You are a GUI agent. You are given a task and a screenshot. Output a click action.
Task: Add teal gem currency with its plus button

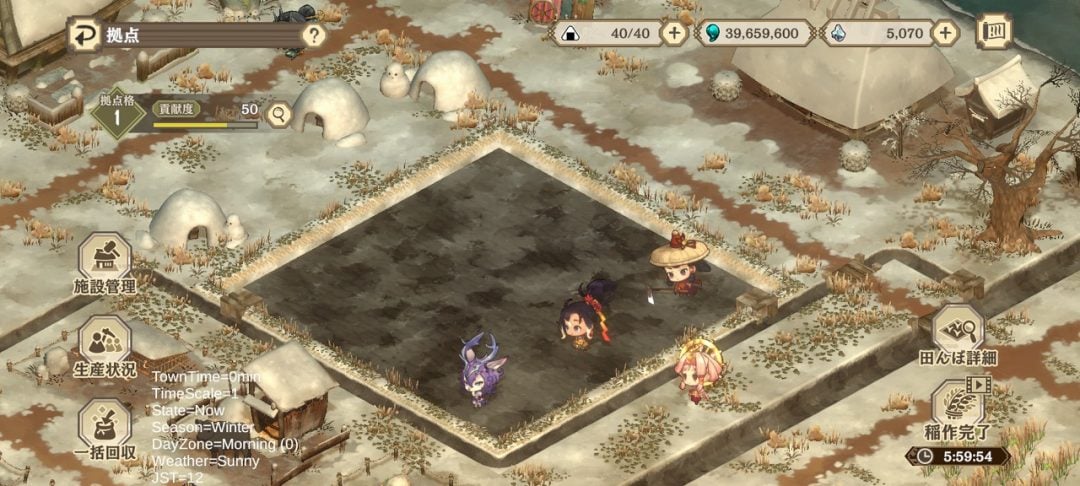point(823,33)
